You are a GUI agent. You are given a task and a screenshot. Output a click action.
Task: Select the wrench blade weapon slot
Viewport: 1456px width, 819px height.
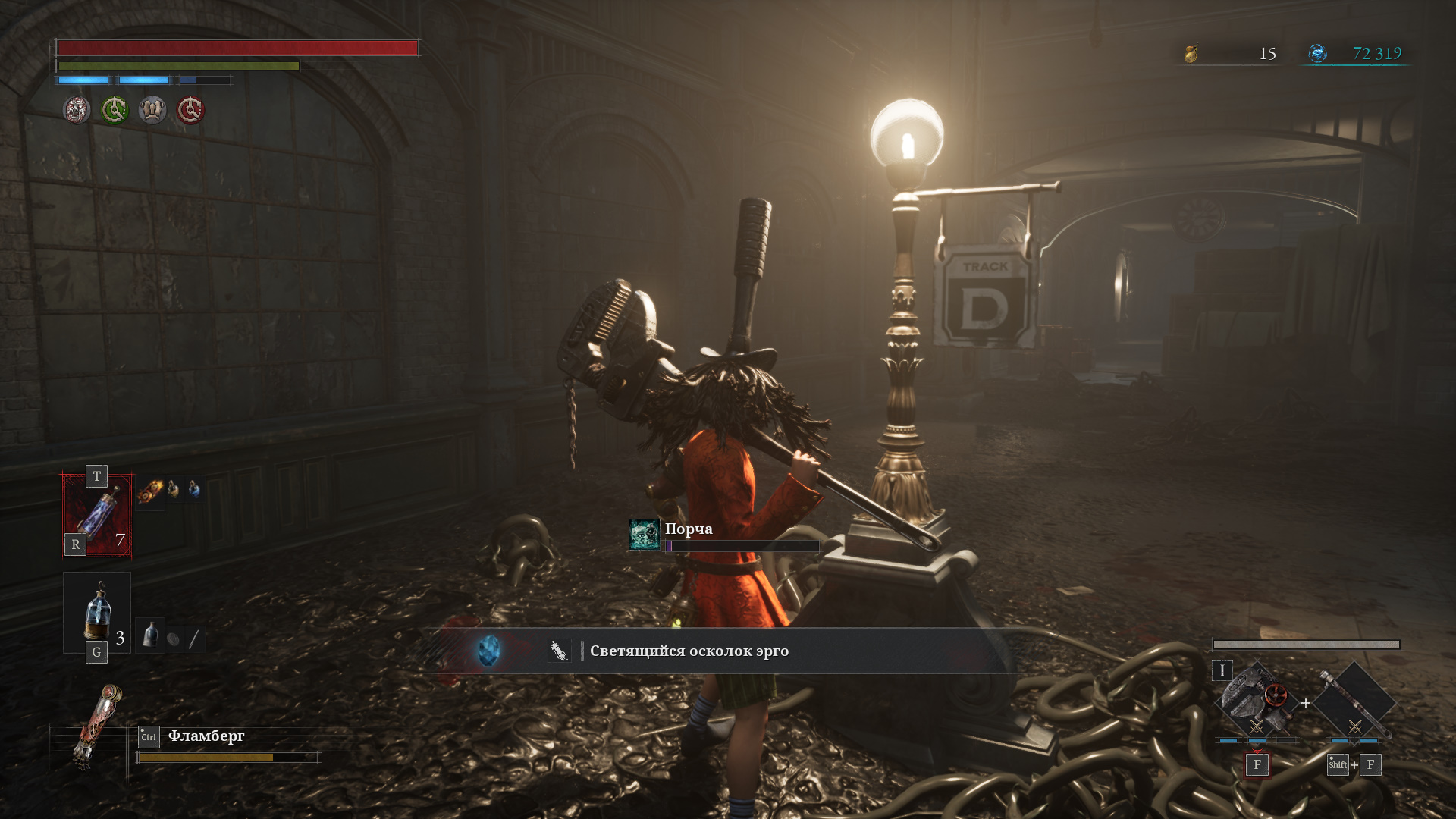pyautogui.click(x=1256, y=703)
